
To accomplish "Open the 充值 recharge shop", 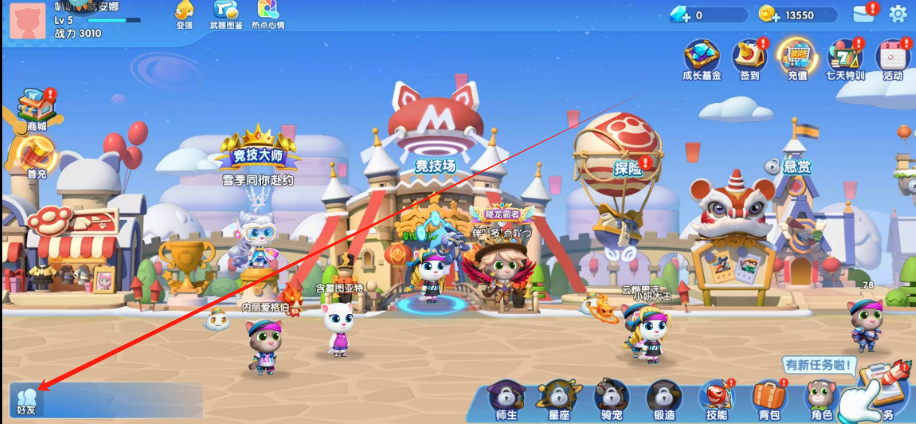I will (797, 59).
